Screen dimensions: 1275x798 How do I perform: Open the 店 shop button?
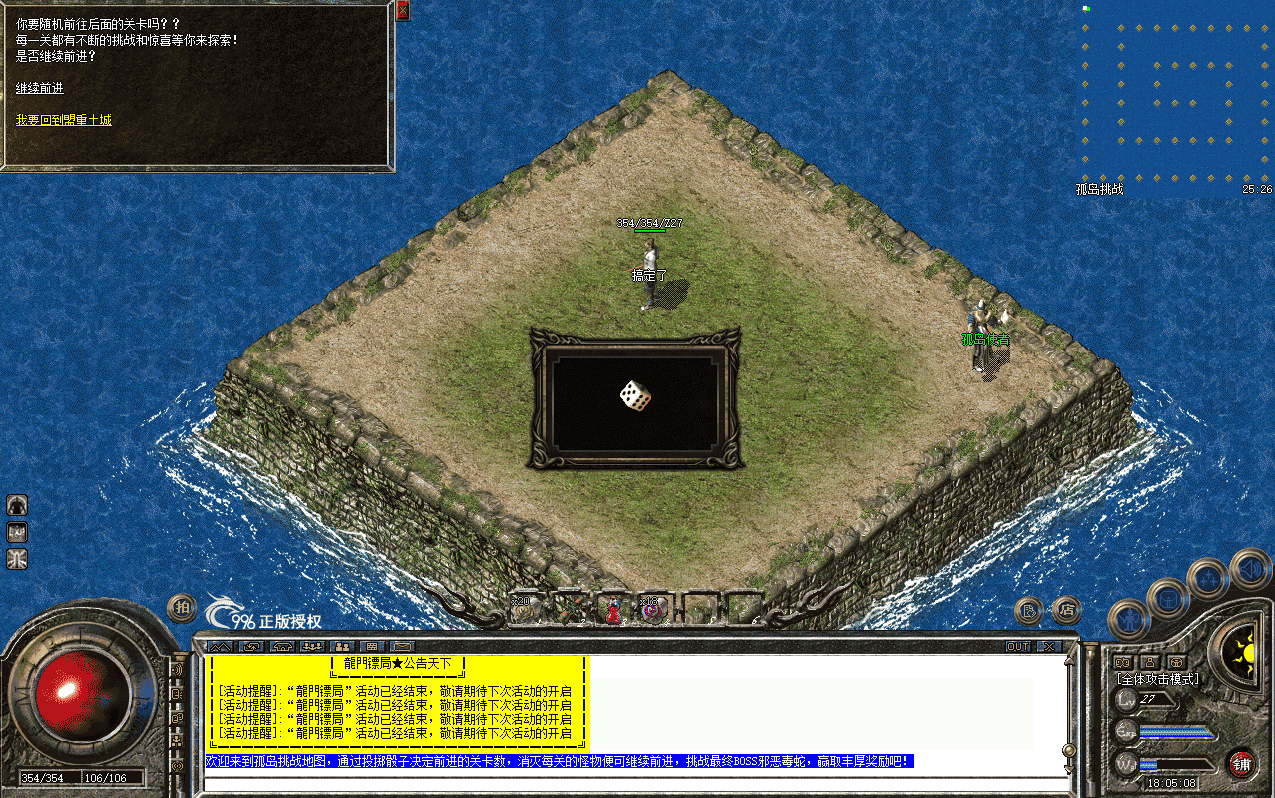tap(1066, 608)
